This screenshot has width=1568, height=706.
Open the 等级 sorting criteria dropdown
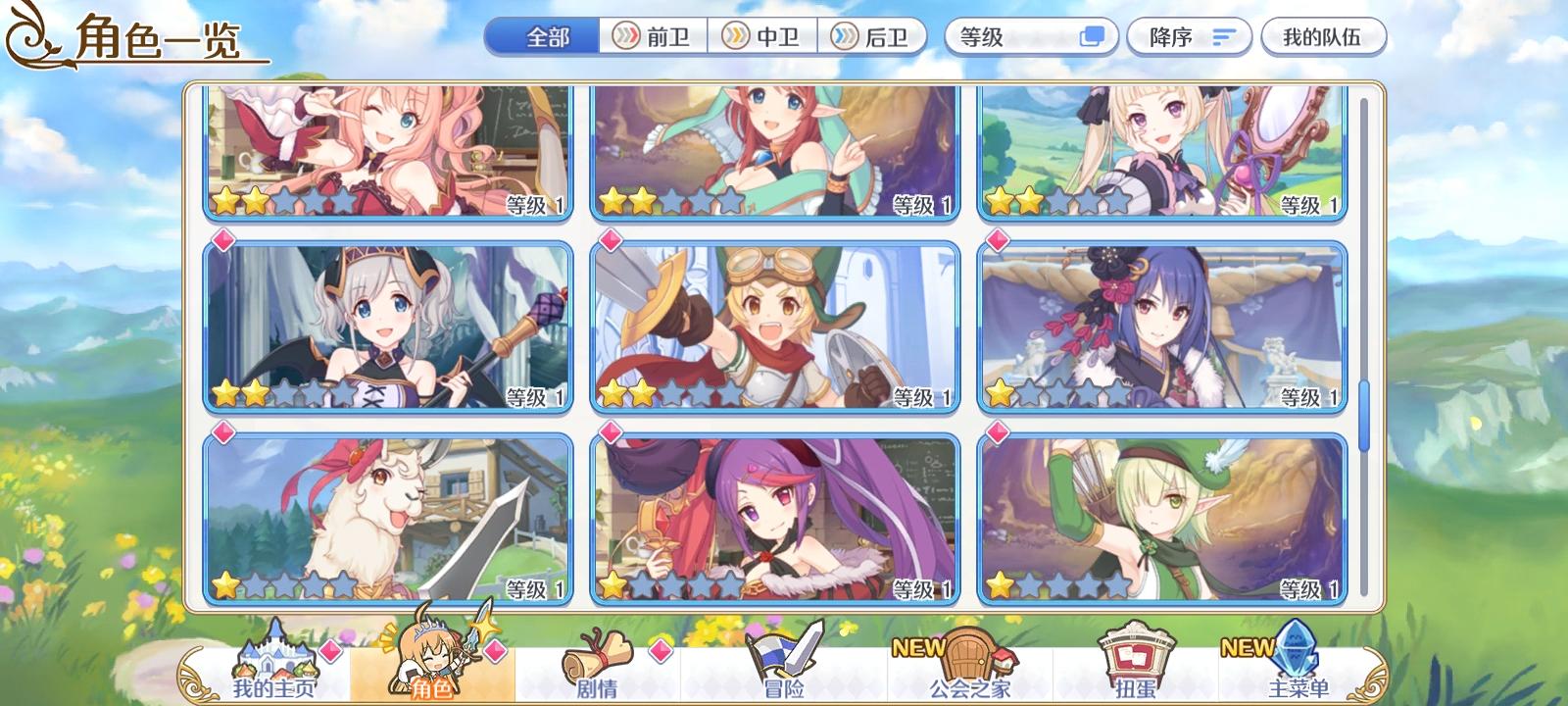coord(1009,36)
